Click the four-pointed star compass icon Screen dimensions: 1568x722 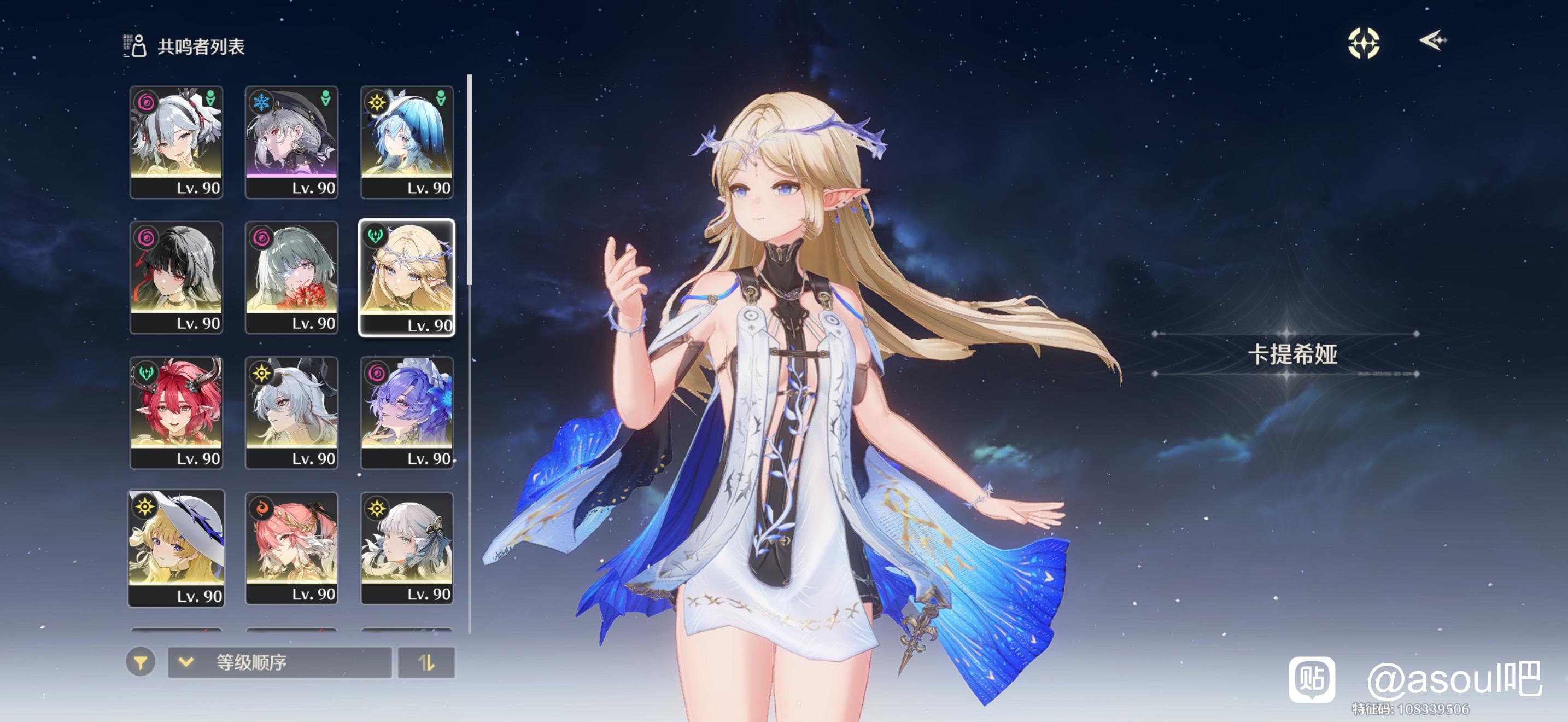[x=1364, y=43]
